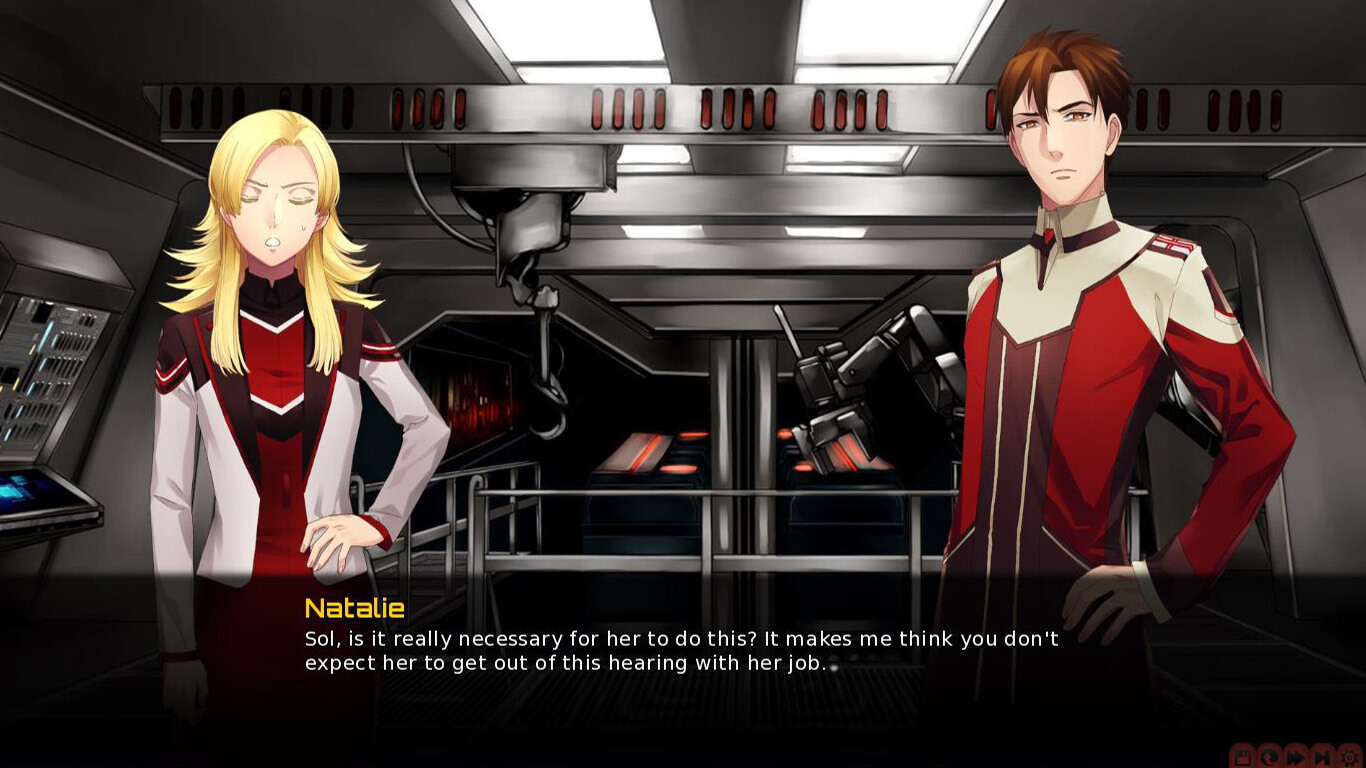Activate skip mode with fast-forward icon
The image size is (1366, 768).
1296,757
